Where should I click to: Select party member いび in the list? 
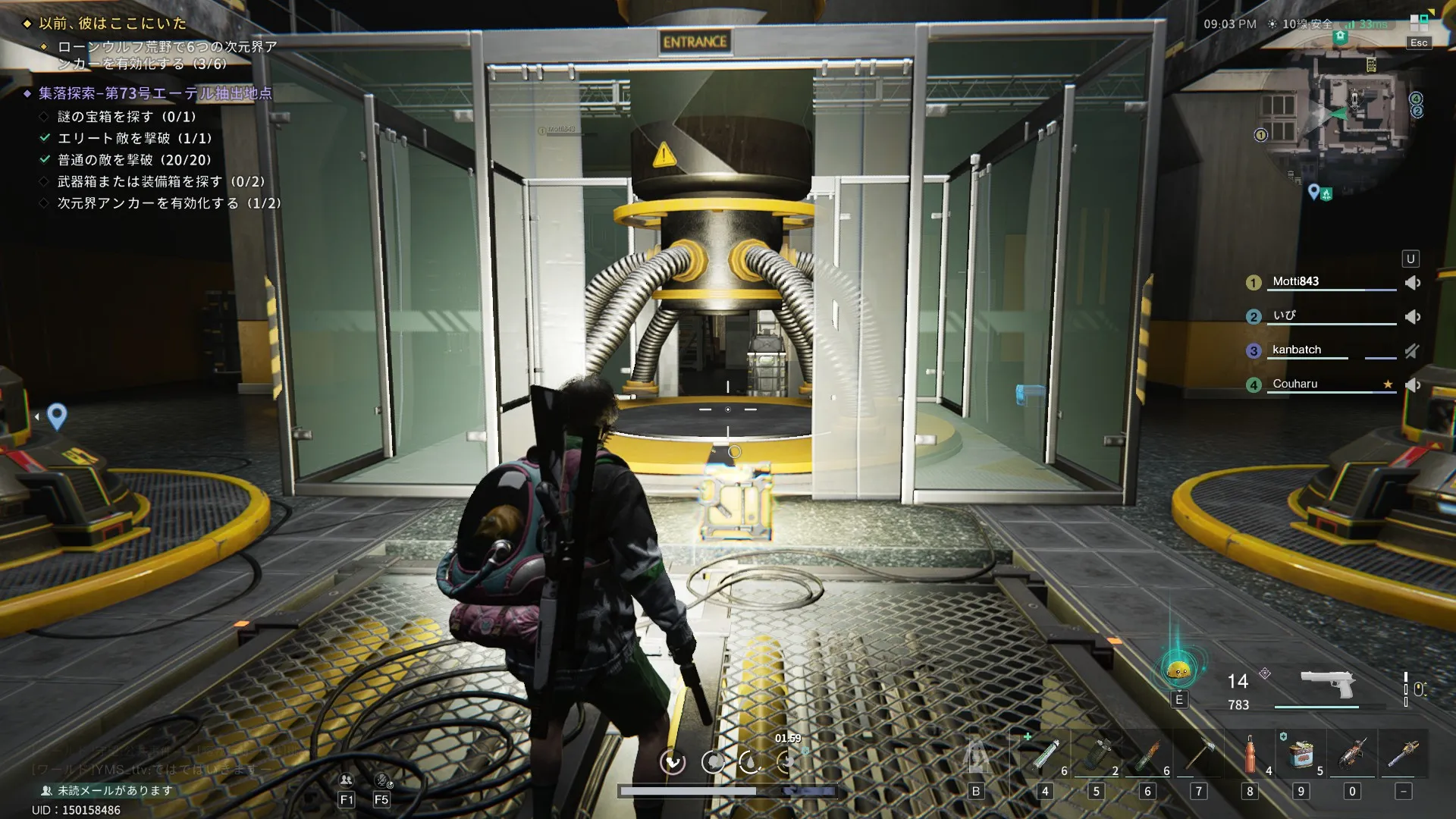1285,315
